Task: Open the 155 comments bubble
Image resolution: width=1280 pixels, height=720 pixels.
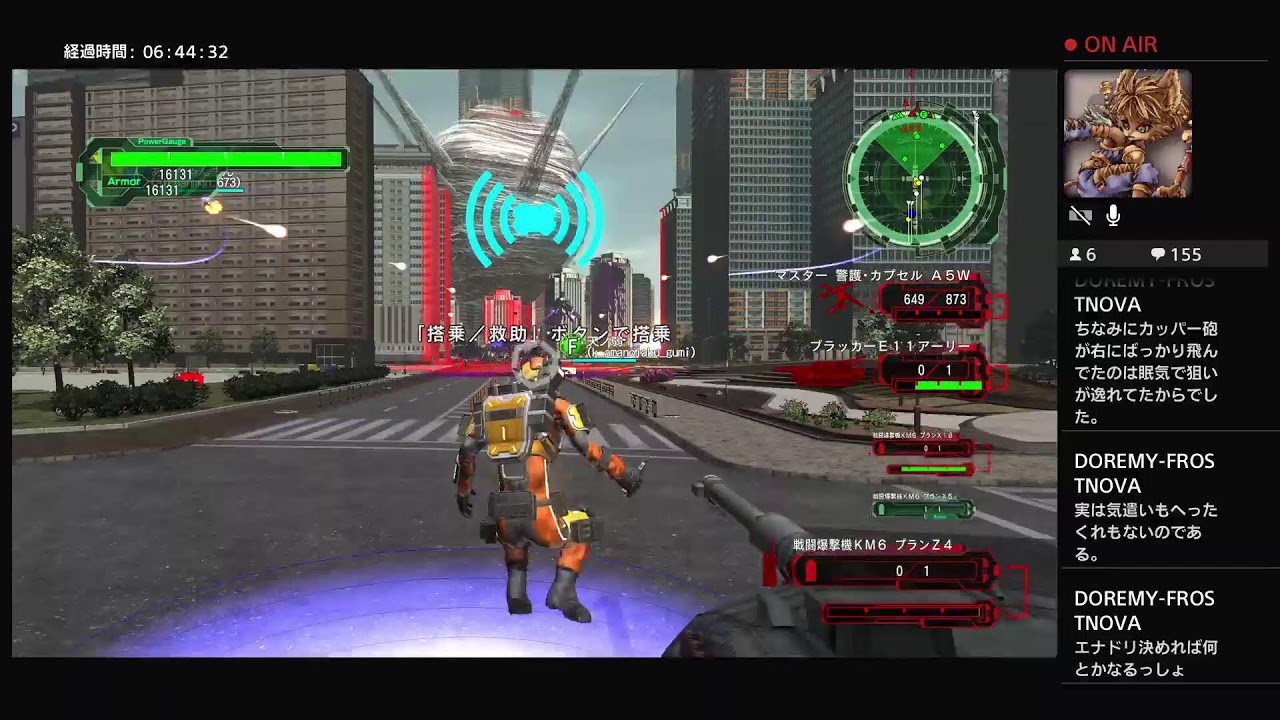Action: pos(1176,255)
